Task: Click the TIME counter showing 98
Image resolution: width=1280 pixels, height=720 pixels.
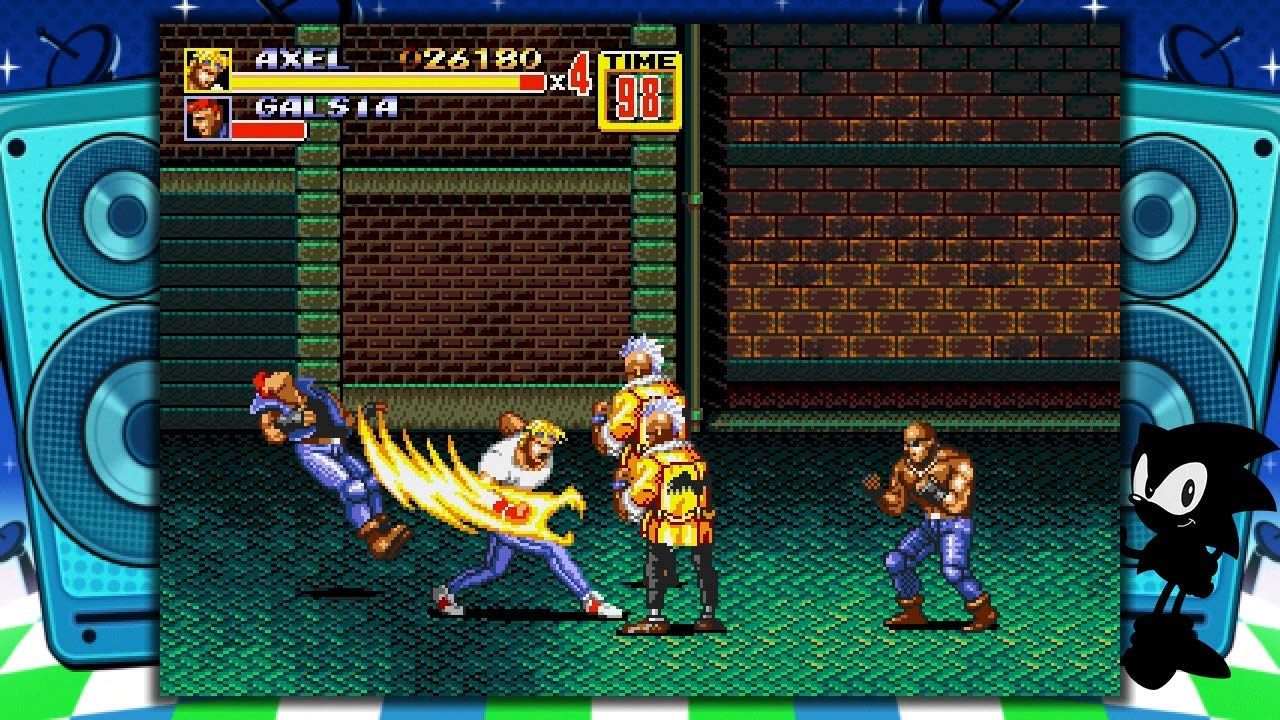Action: pyautogui.click(x=640, y=97)
